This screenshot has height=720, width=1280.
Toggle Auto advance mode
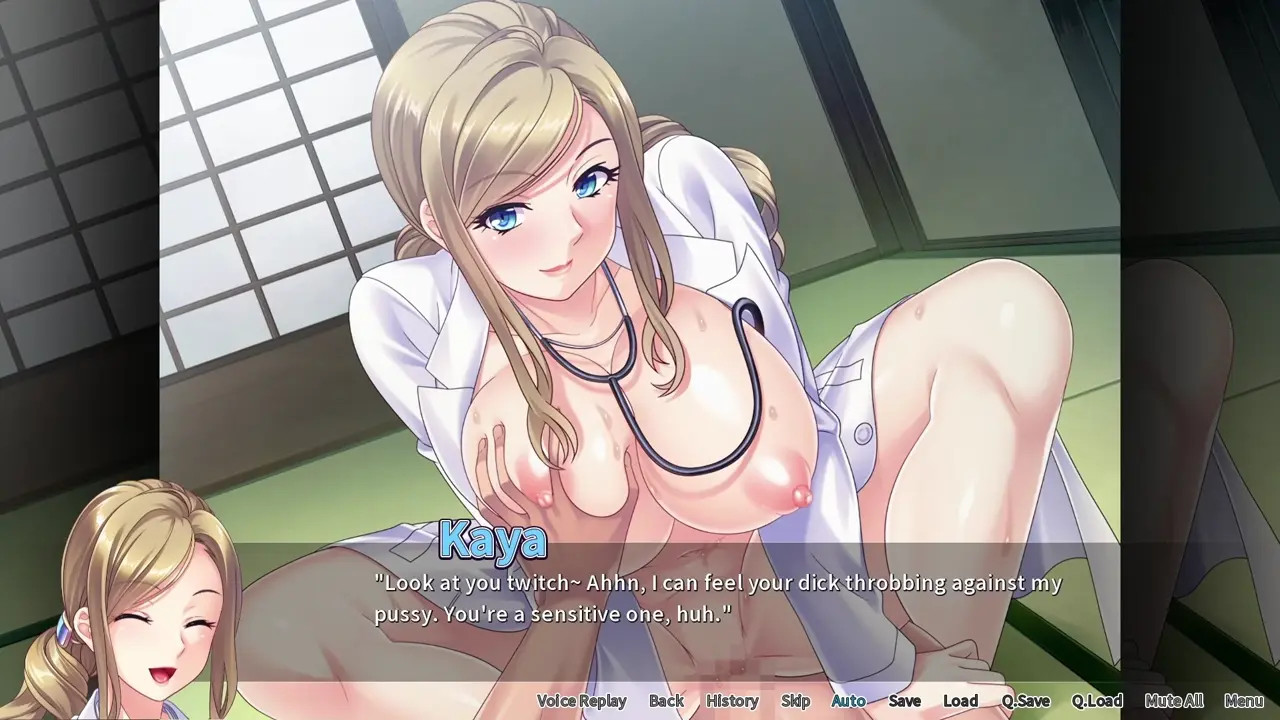849,701
